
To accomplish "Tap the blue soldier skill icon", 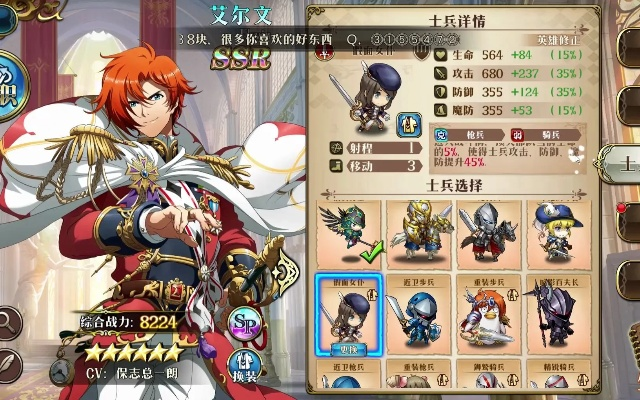I will [x=409, y=124].
